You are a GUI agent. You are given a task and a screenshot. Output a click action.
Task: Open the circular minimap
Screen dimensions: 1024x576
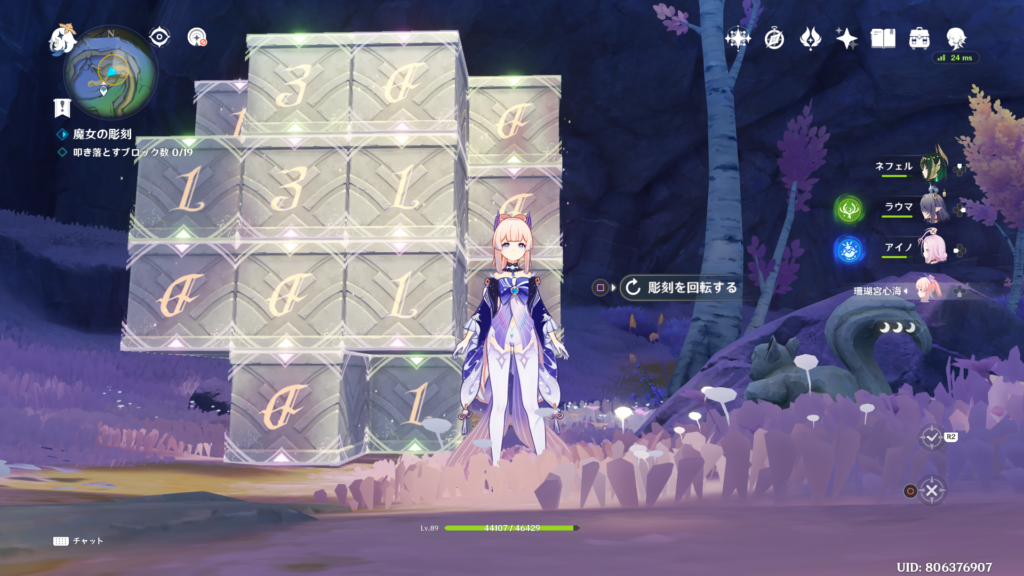tap(109, 73)
